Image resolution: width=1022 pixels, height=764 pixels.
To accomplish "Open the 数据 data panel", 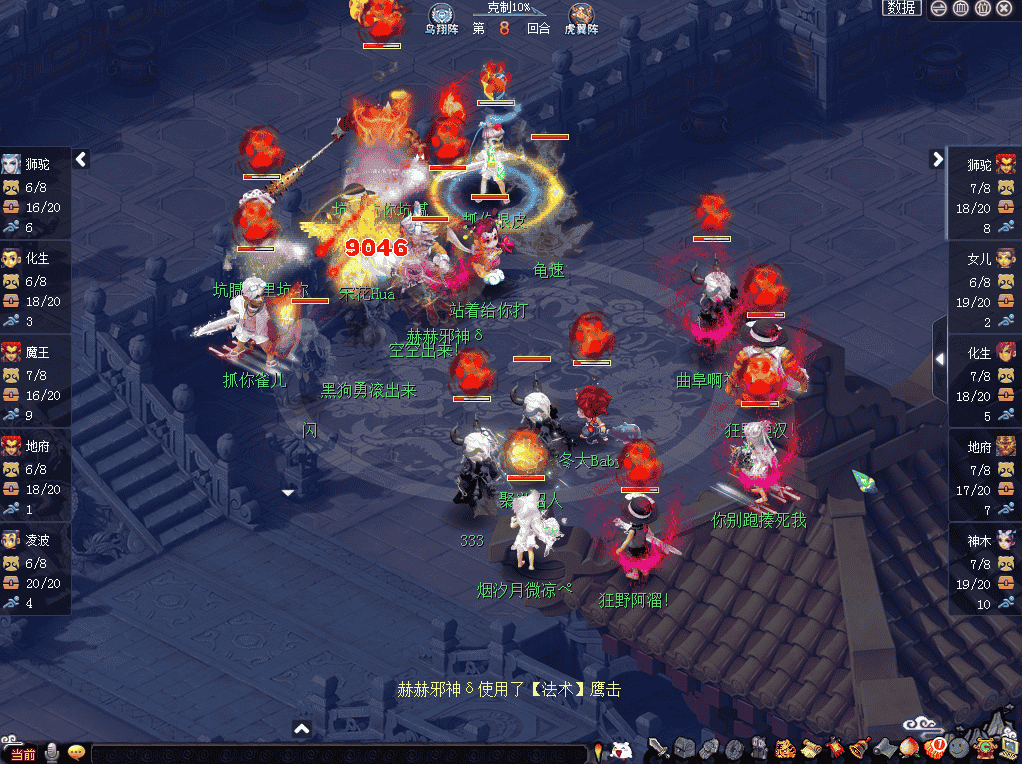I will point(901,8).
